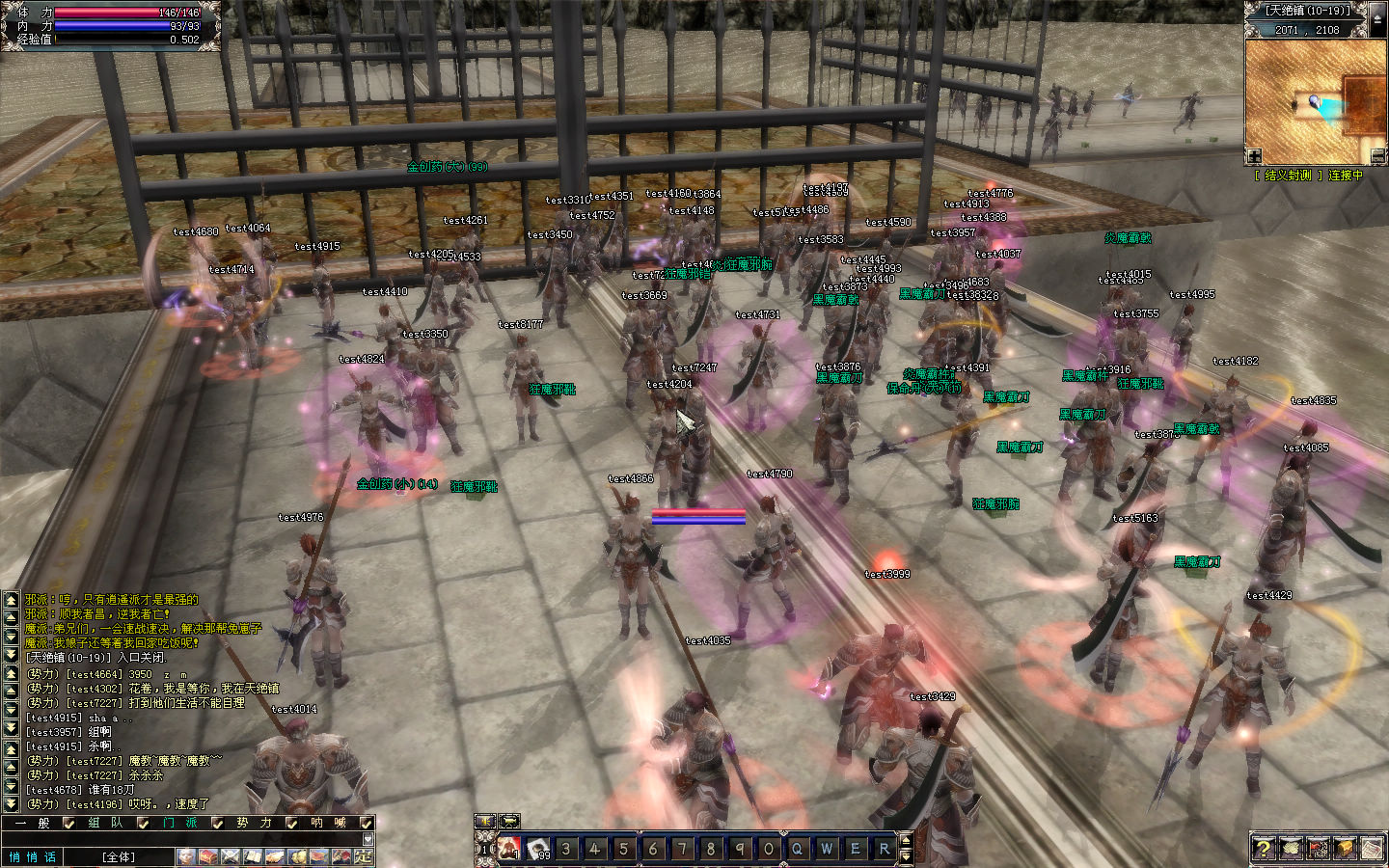Switch hotbar page with the up arrow
The width and height of the screenshot is (1389, 868).
[x=905, y=842]
